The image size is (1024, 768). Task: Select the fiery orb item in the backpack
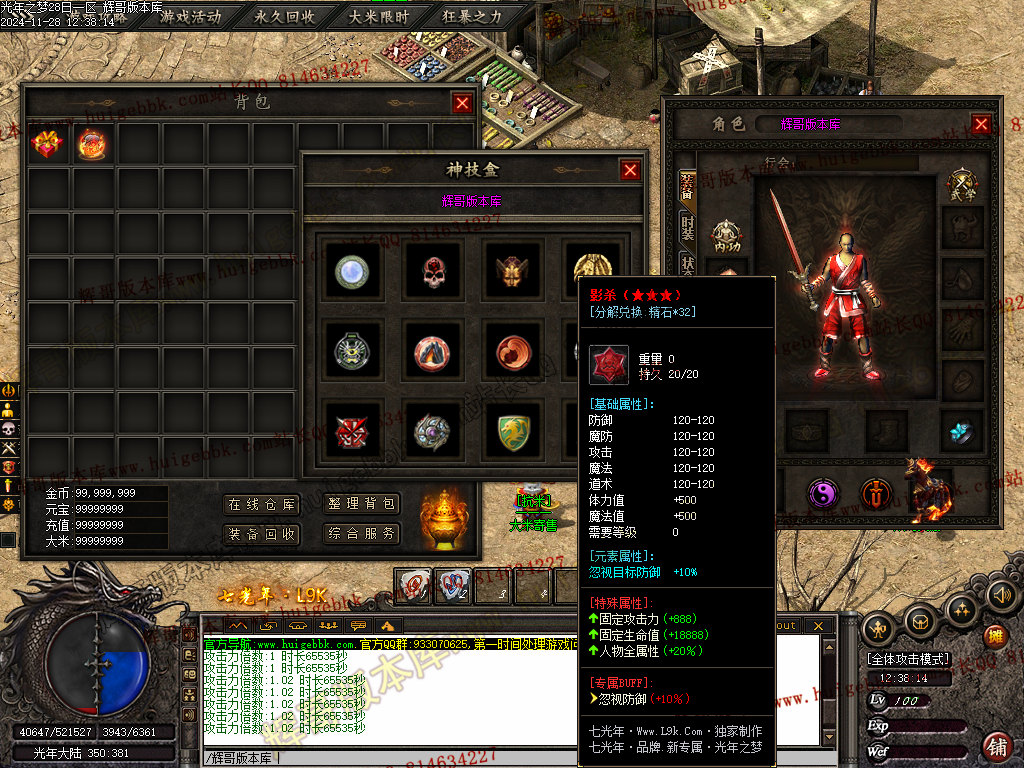click(92, 145)
